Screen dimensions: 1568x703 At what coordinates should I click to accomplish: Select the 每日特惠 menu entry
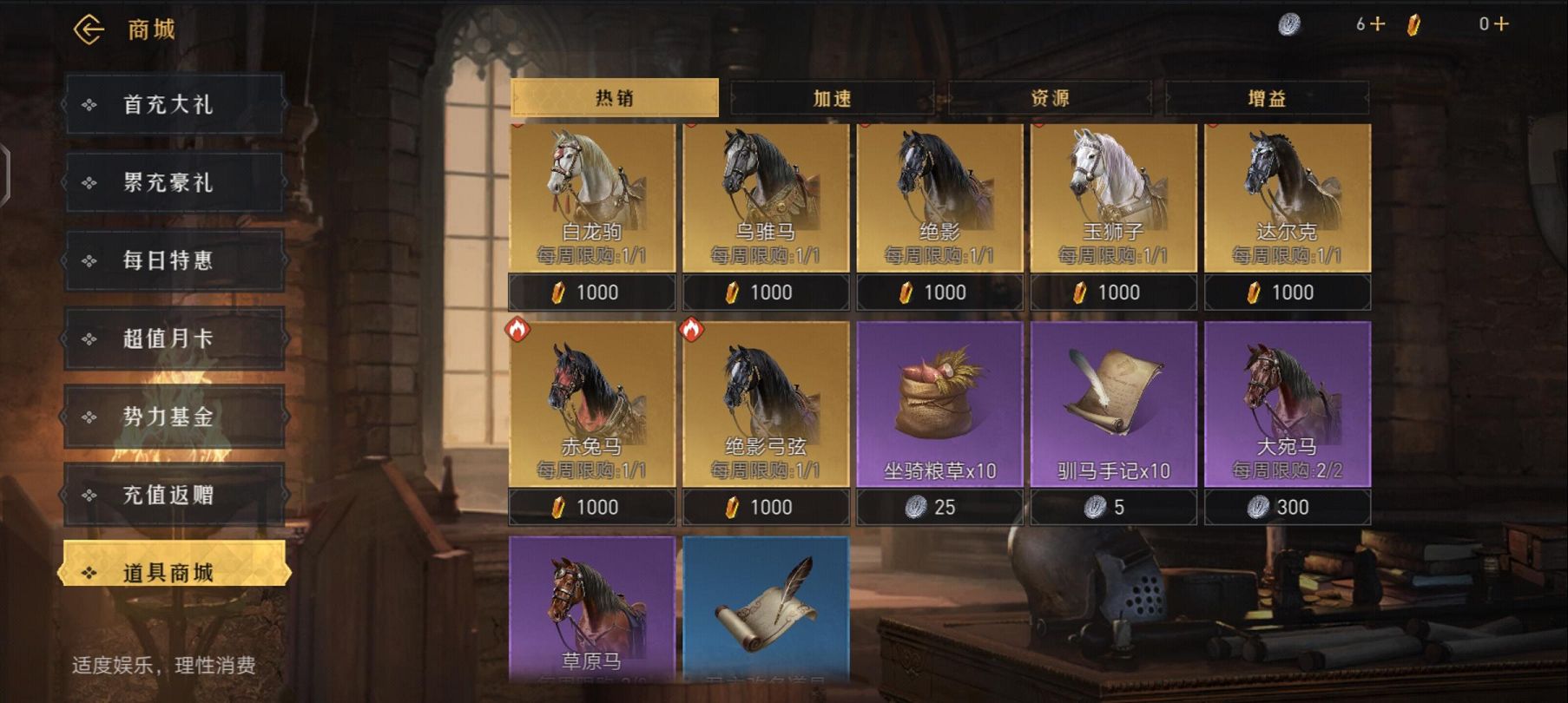(174, 261)
